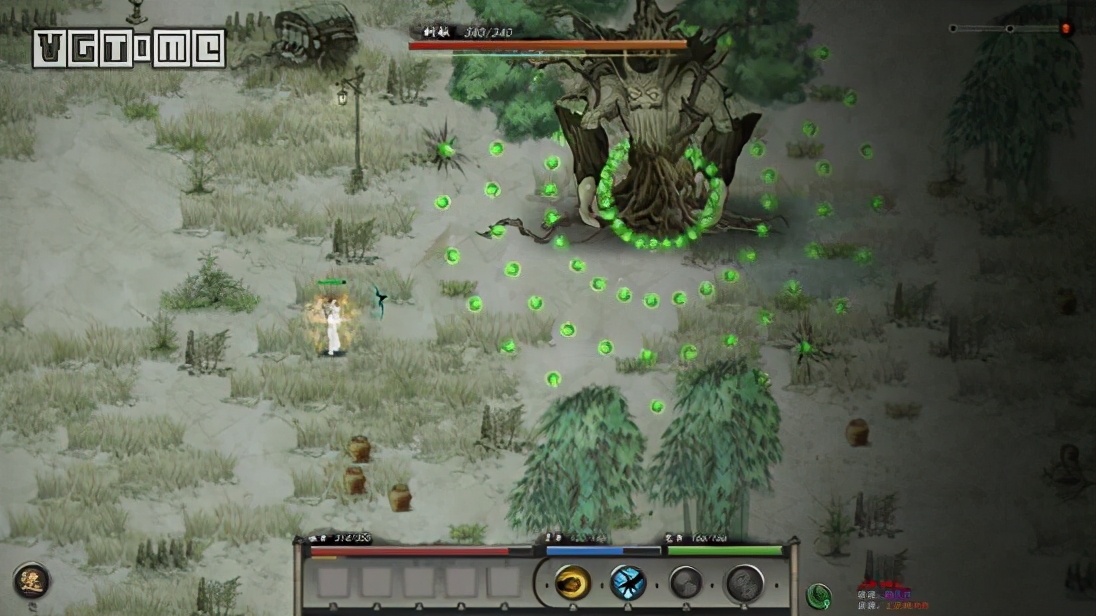Click the green jade orb icon
This screenshot has width=1096, height=616.
tap(819, 595)
